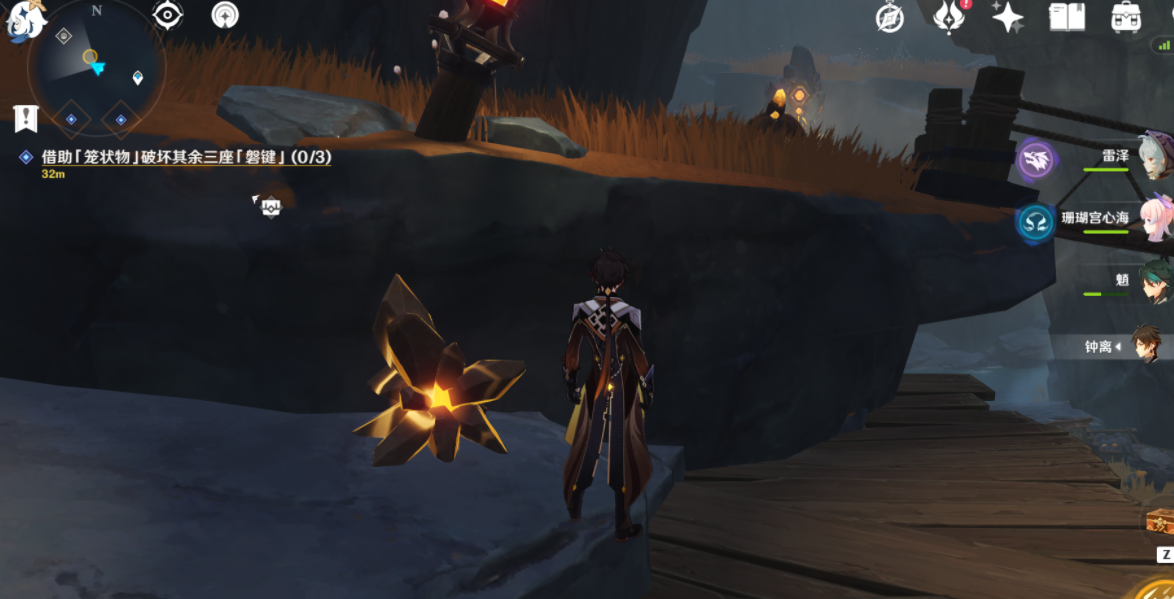Viewport: 1174px width, 599px height.
Task: Click the purple wolf icon beside 雷泽
Action: 1036,160
